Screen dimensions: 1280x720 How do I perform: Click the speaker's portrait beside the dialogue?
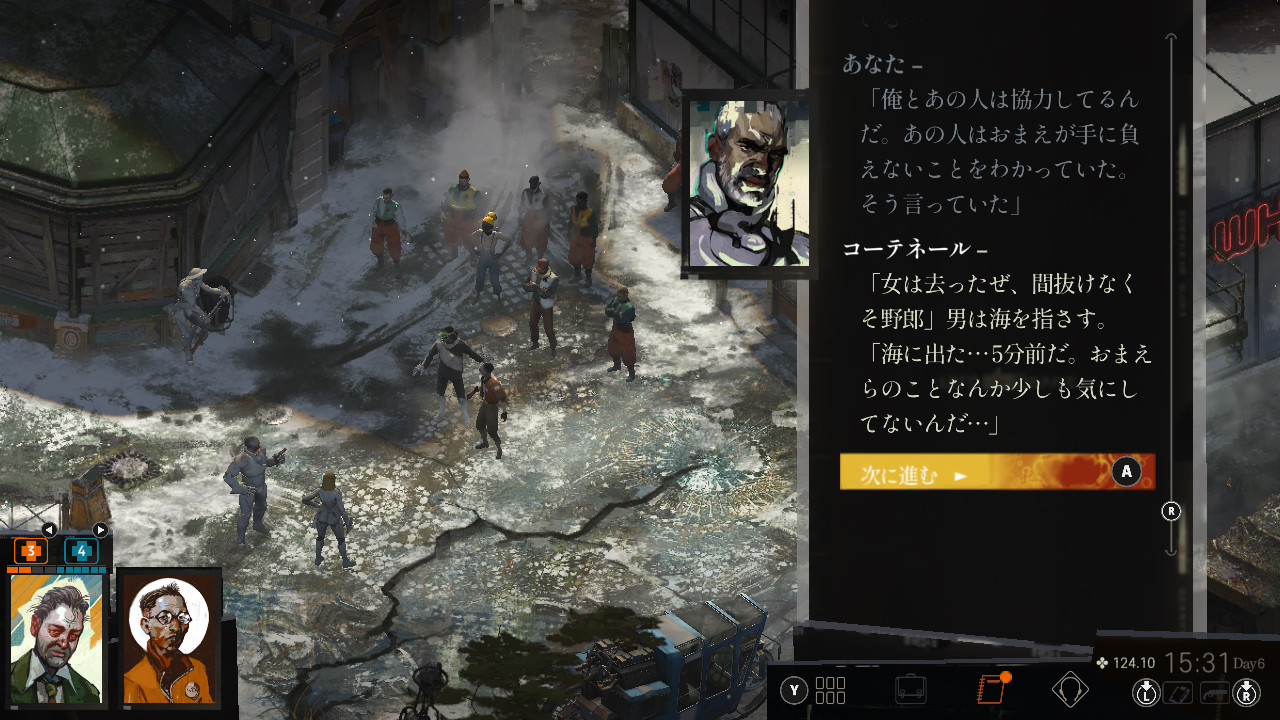pos(747,182)
